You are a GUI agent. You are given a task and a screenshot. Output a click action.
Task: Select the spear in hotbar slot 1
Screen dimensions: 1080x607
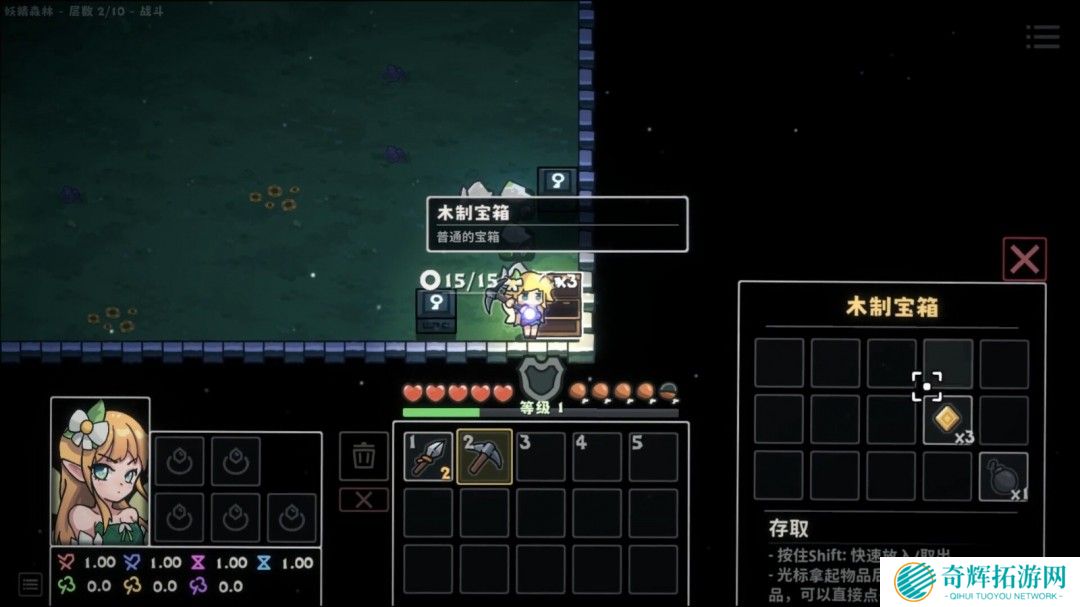429,456
